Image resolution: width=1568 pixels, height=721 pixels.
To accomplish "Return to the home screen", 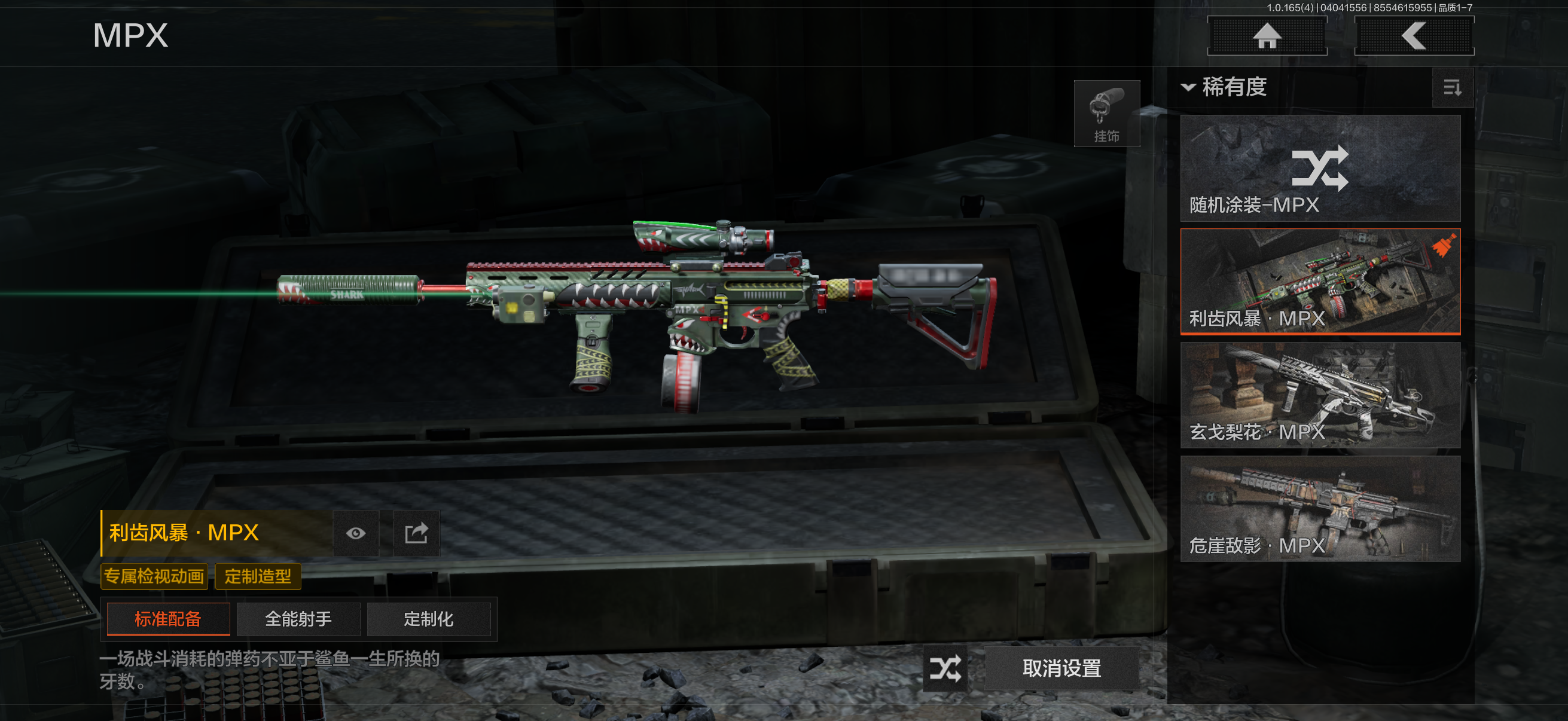I will tap(1267, 36).
